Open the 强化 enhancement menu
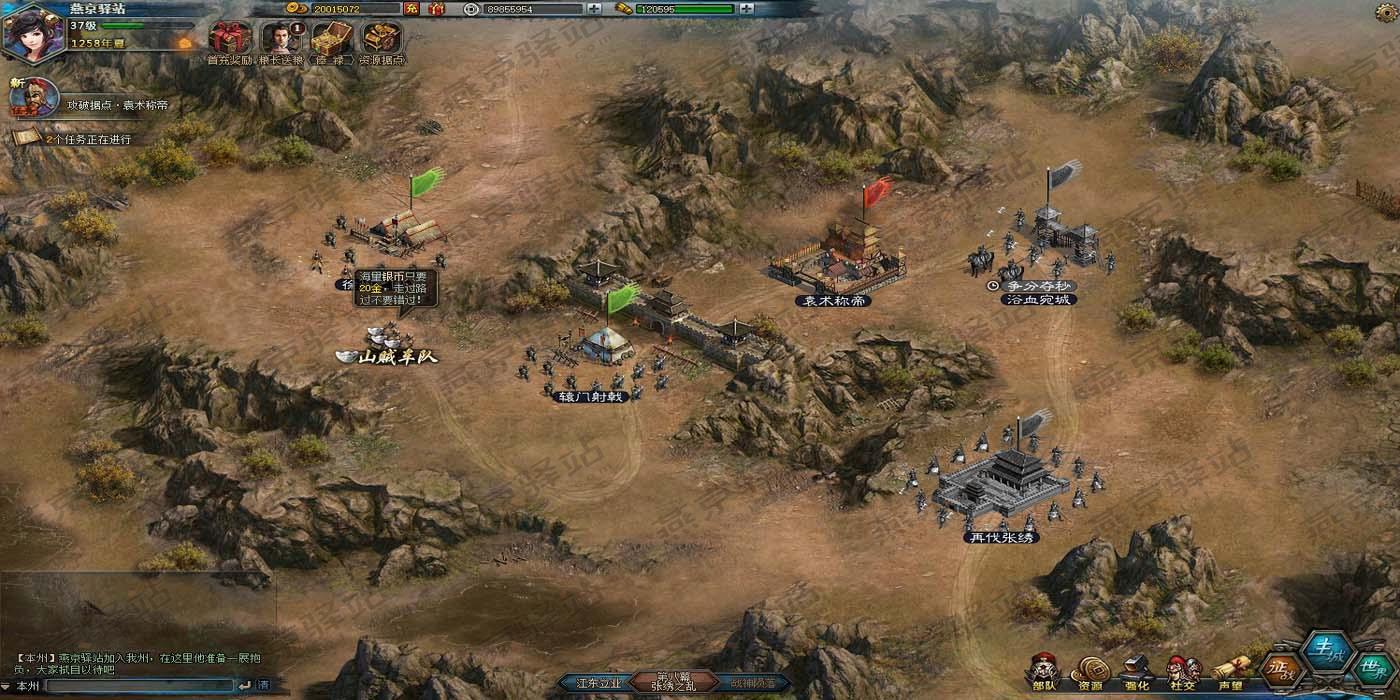1400x700 pixels. [1137, 672]
